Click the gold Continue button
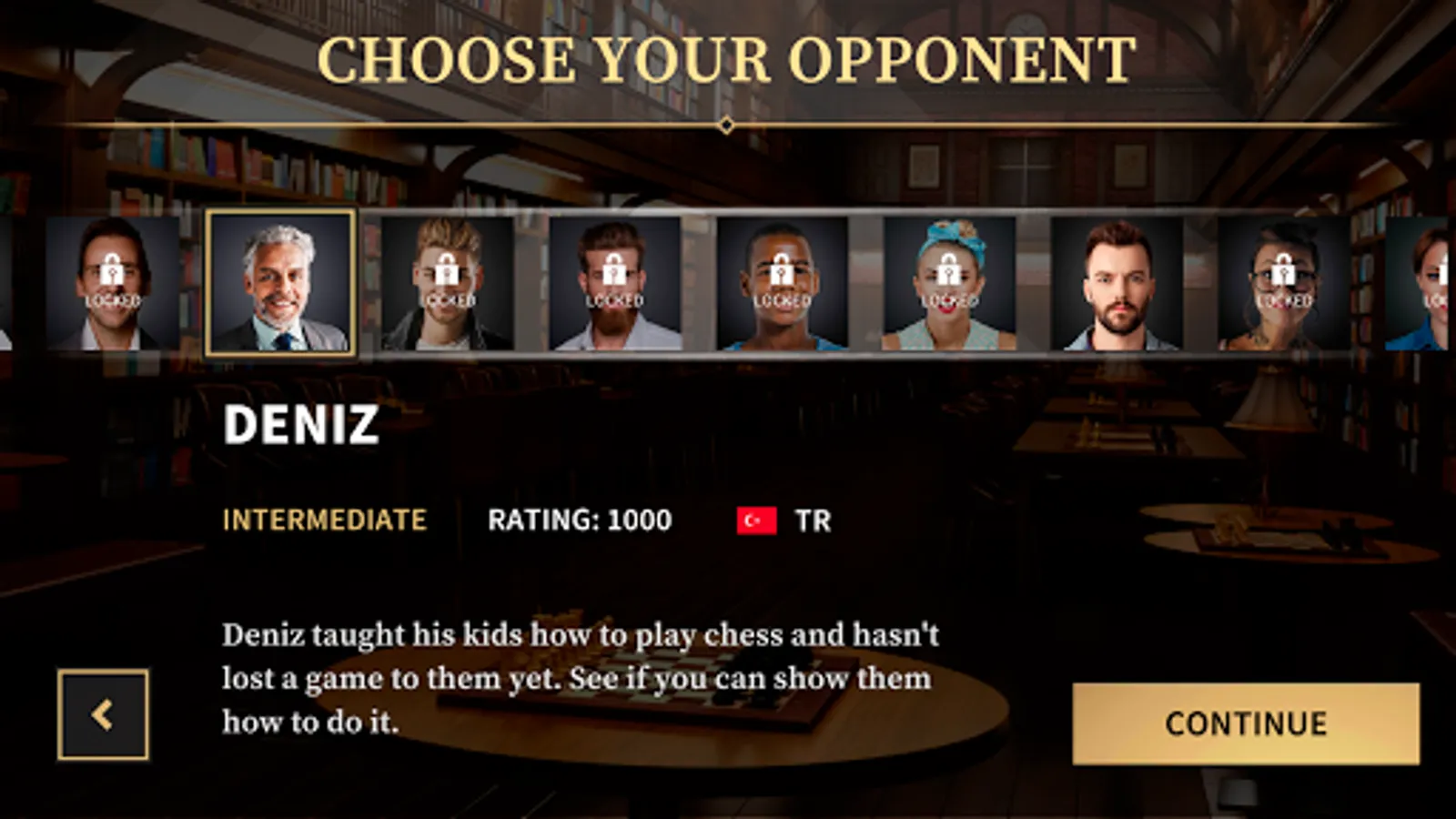Screen dimensions: 1456x819 pos(1245,723)
